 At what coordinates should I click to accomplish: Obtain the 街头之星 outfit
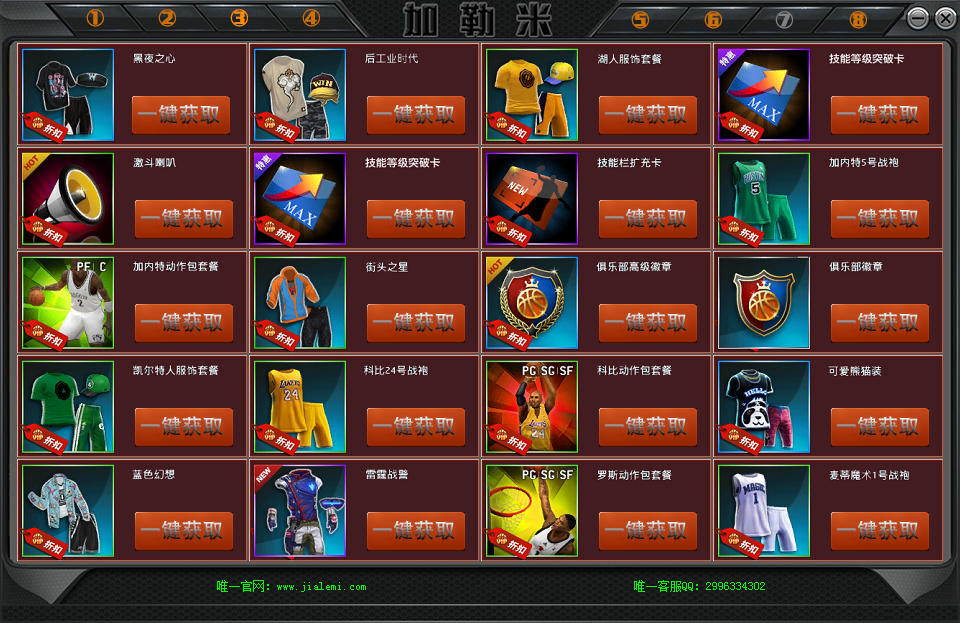[x=415, y=323]
